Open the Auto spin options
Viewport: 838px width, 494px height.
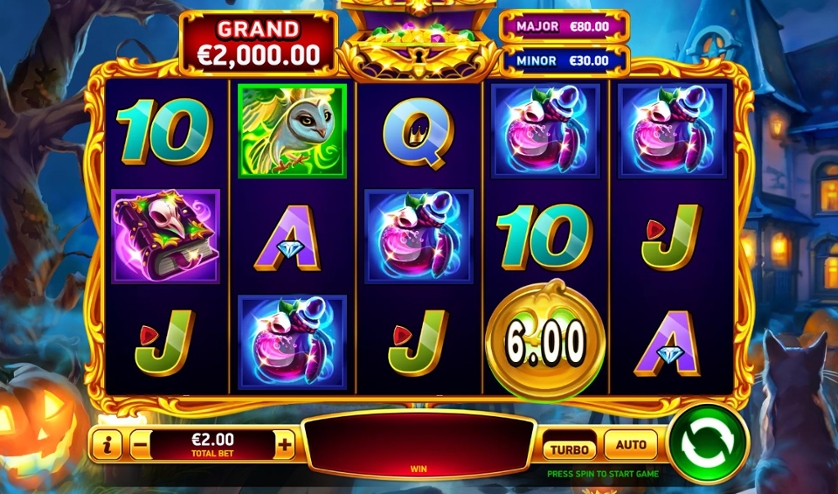(x=631, y=443)
